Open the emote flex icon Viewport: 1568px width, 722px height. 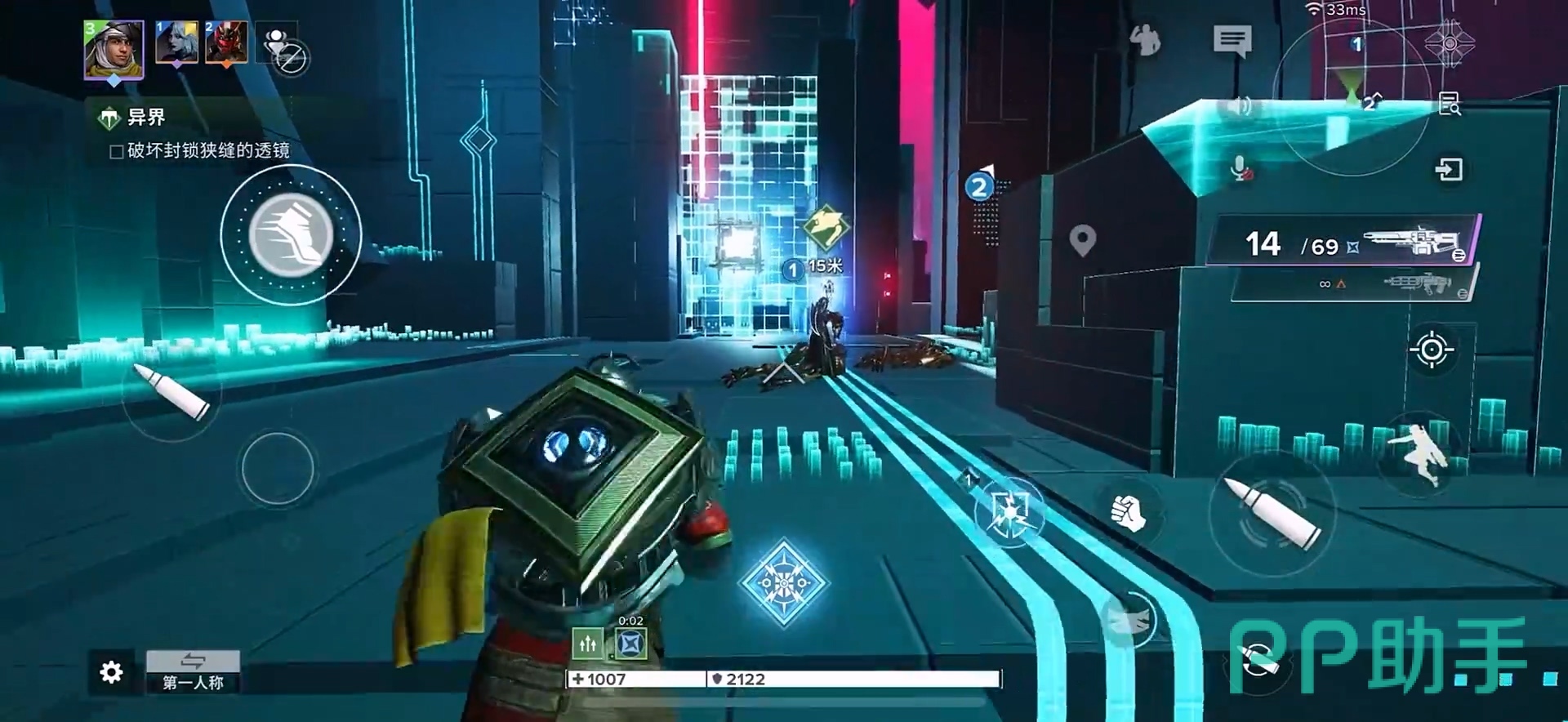tap(1145, 39)
